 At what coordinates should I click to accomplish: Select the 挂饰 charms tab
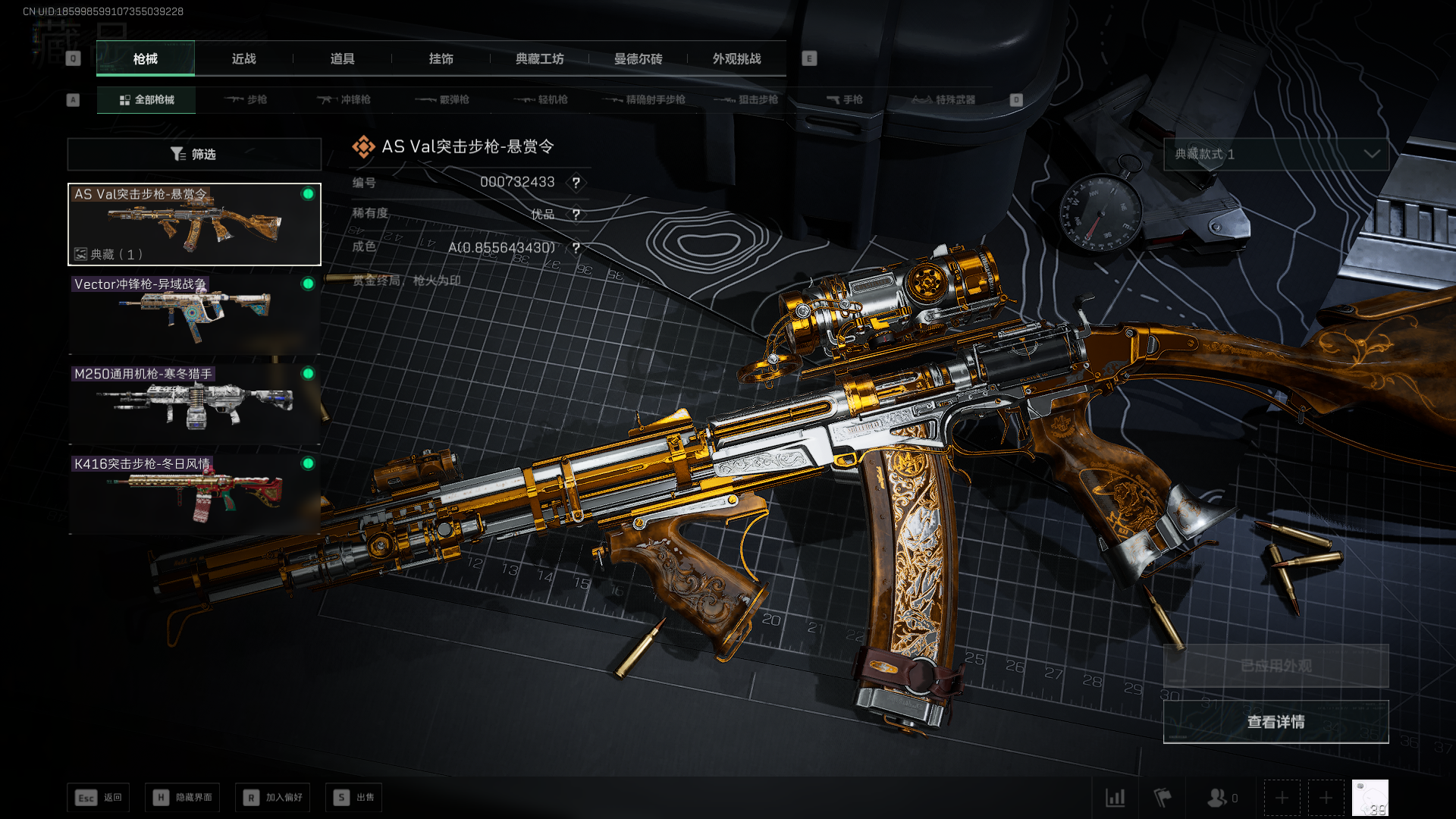tap(441, 59)
